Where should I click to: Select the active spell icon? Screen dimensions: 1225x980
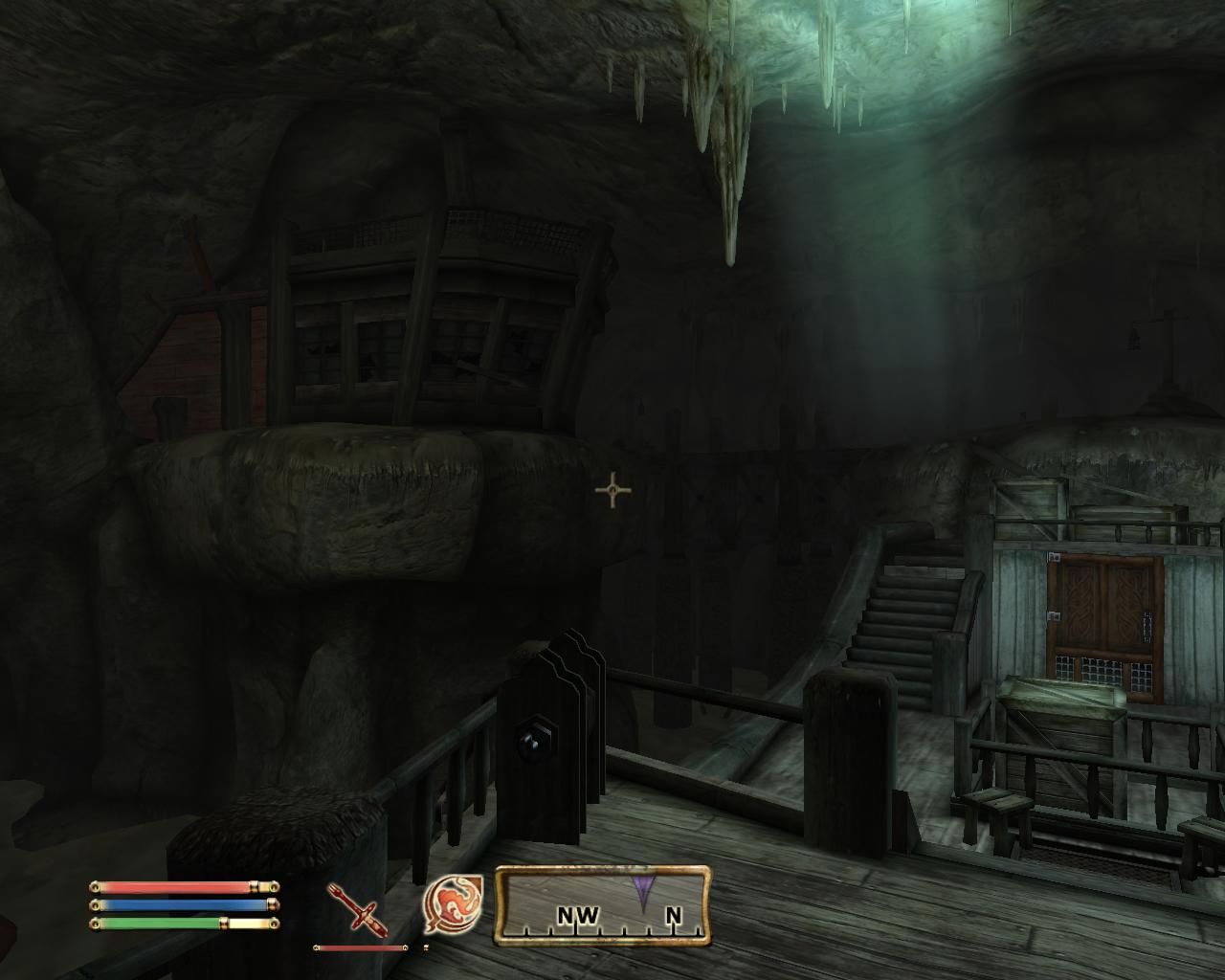[x=454, y=904]
